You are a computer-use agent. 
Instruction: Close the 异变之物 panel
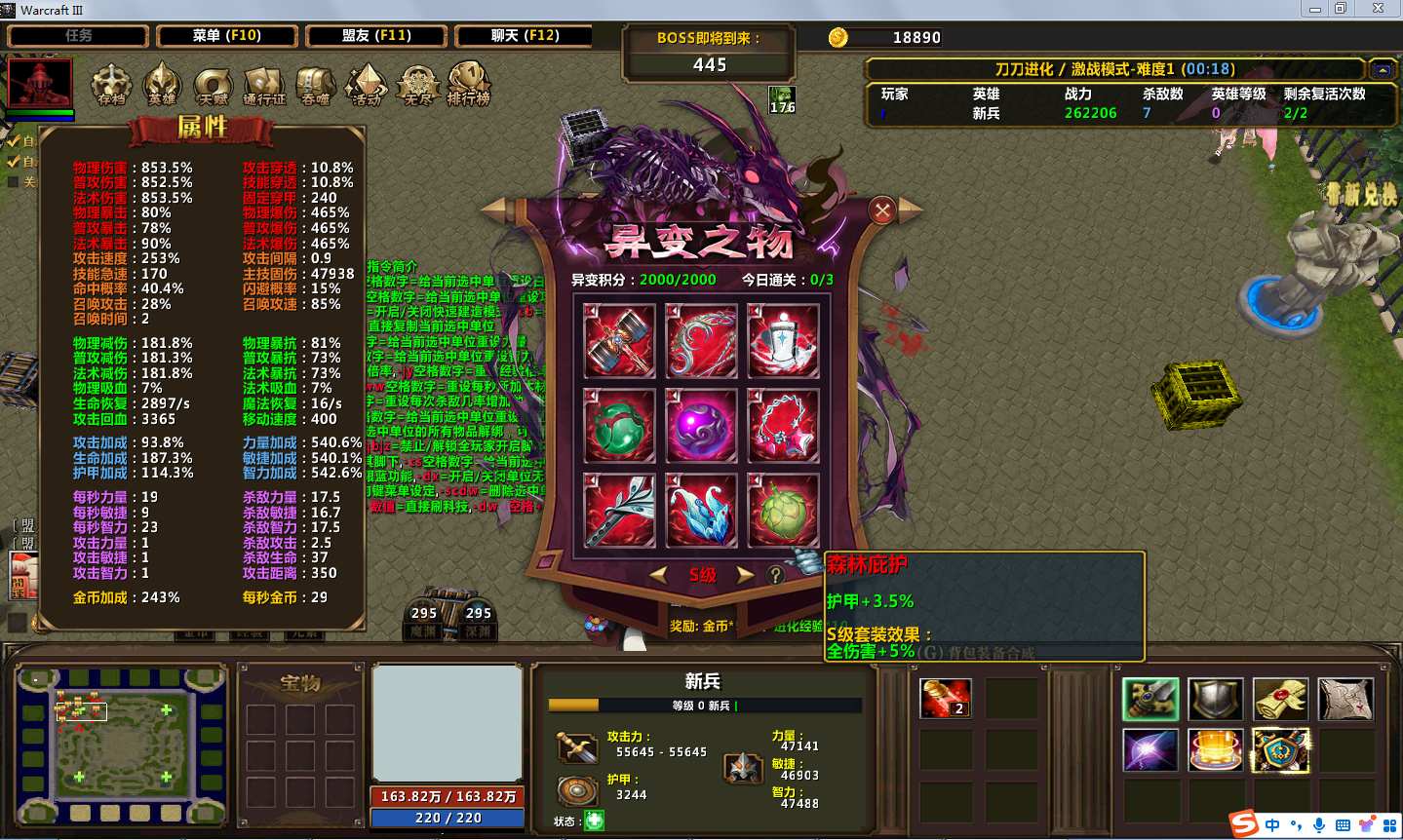tap(882, 210)
